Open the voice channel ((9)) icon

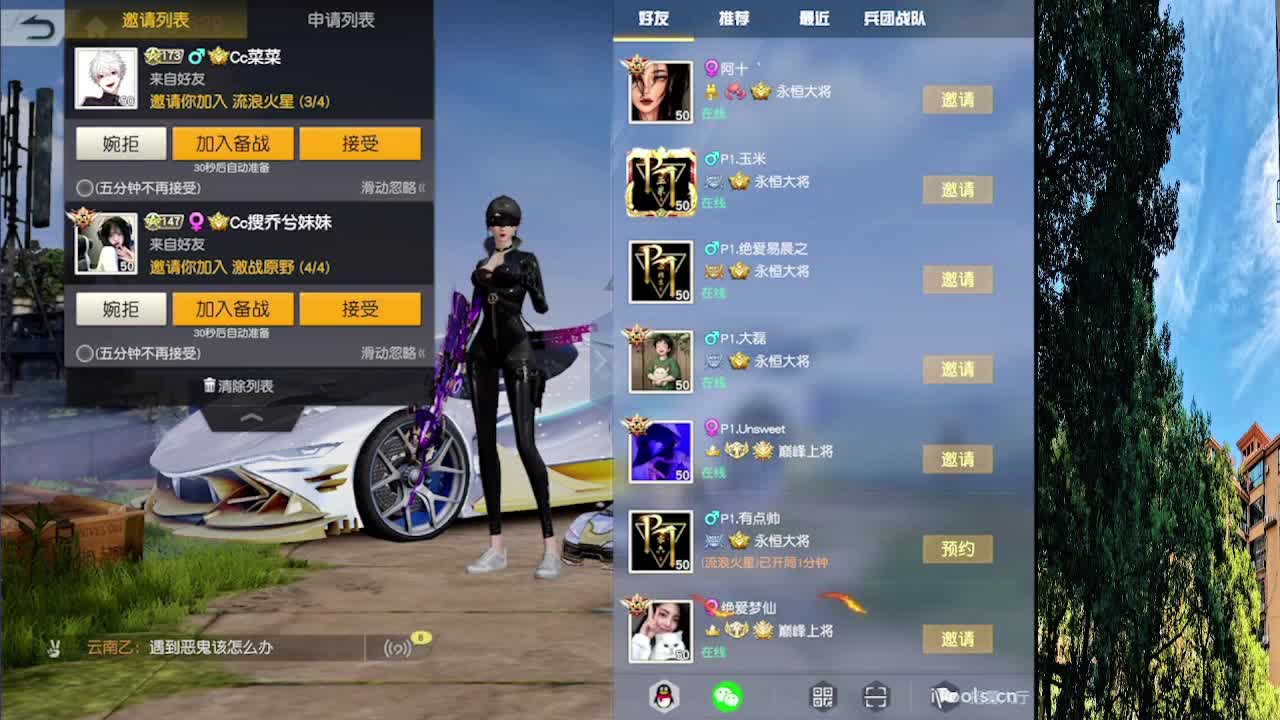399,648
